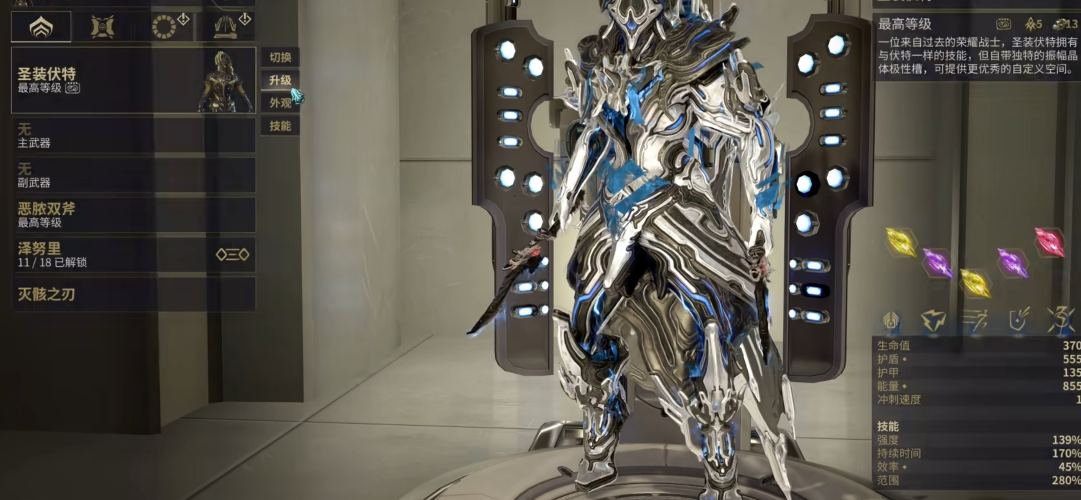The image size is (1081, 500).
Task: Switch to the Warframe lotus emblem tab
Action: (x=41, y=27)
